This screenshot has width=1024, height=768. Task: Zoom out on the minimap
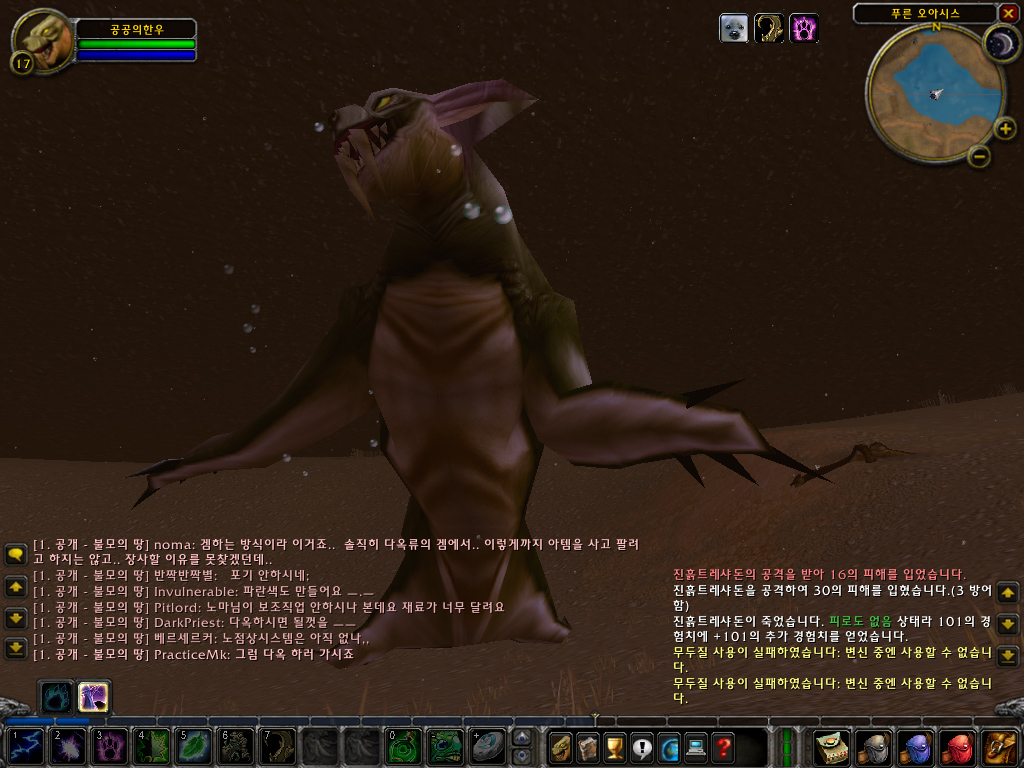point(980,155)
